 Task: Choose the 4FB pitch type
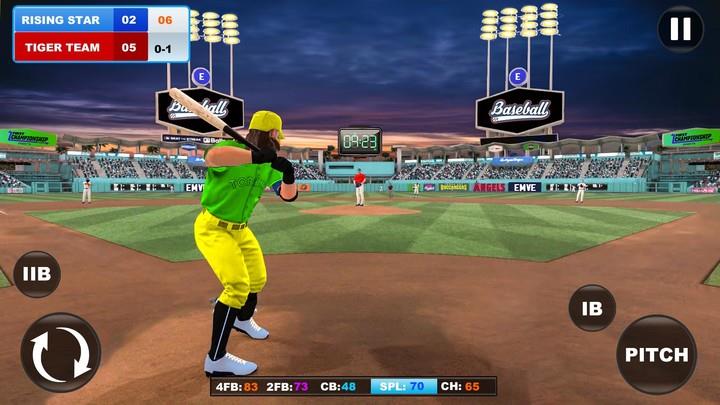point(237,386)
